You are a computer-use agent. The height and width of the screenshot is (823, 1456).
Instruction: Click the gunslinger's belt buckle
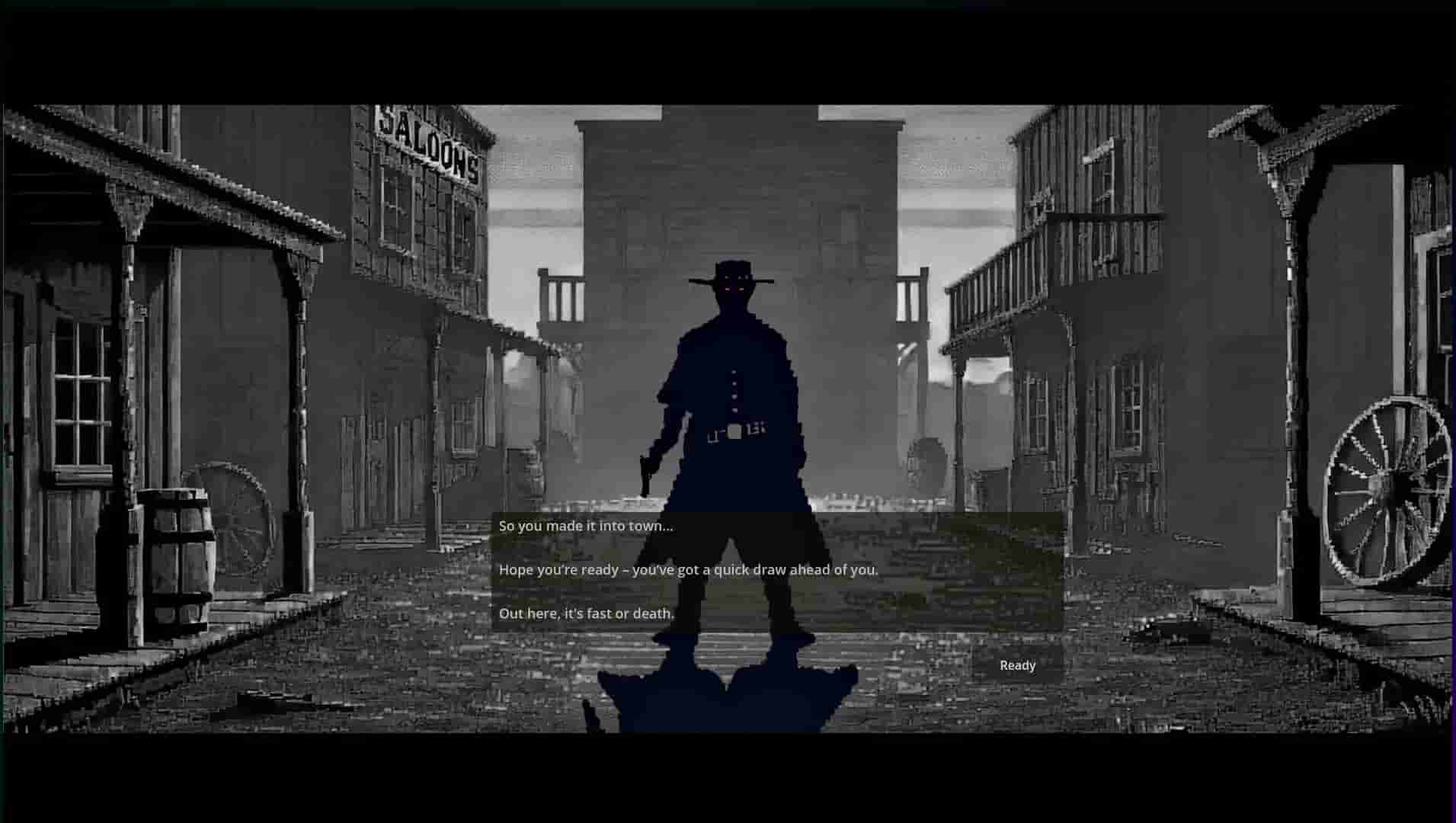(734, 432)
